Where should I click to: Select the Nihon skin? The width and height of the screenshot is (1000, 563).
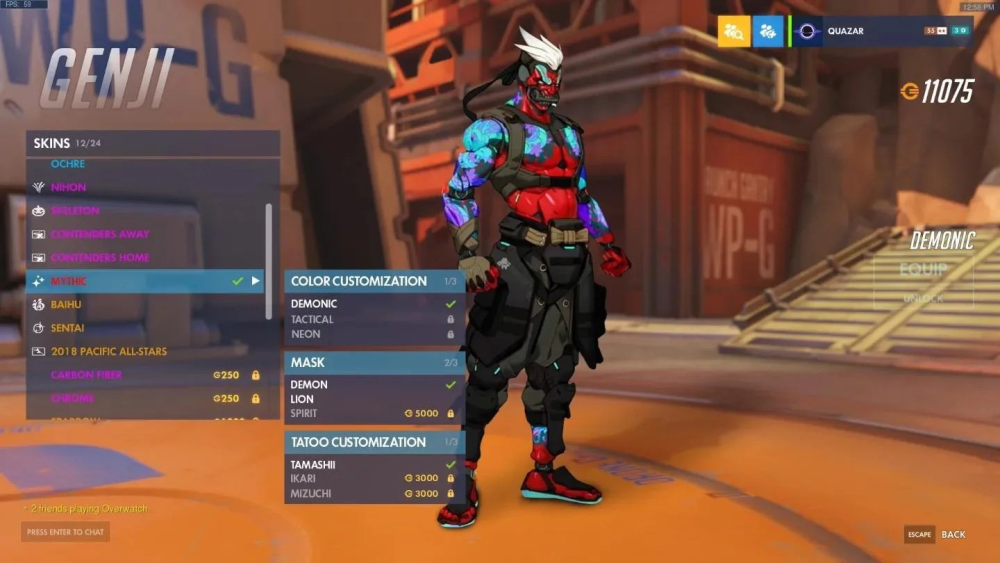(x=69, y=187)
